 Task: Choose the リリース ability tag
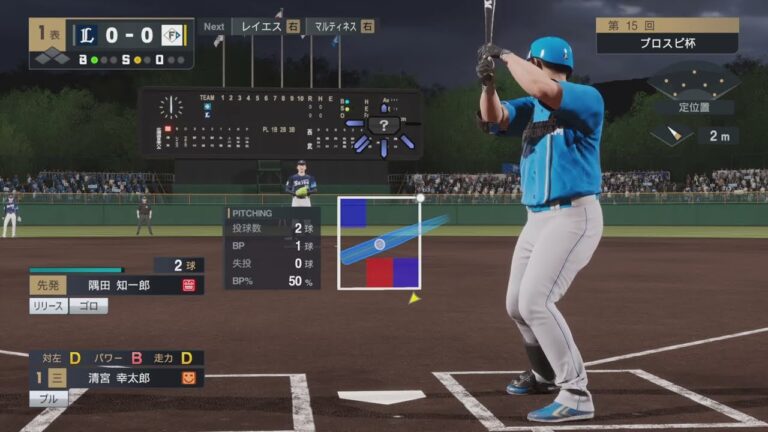[48, 306]
